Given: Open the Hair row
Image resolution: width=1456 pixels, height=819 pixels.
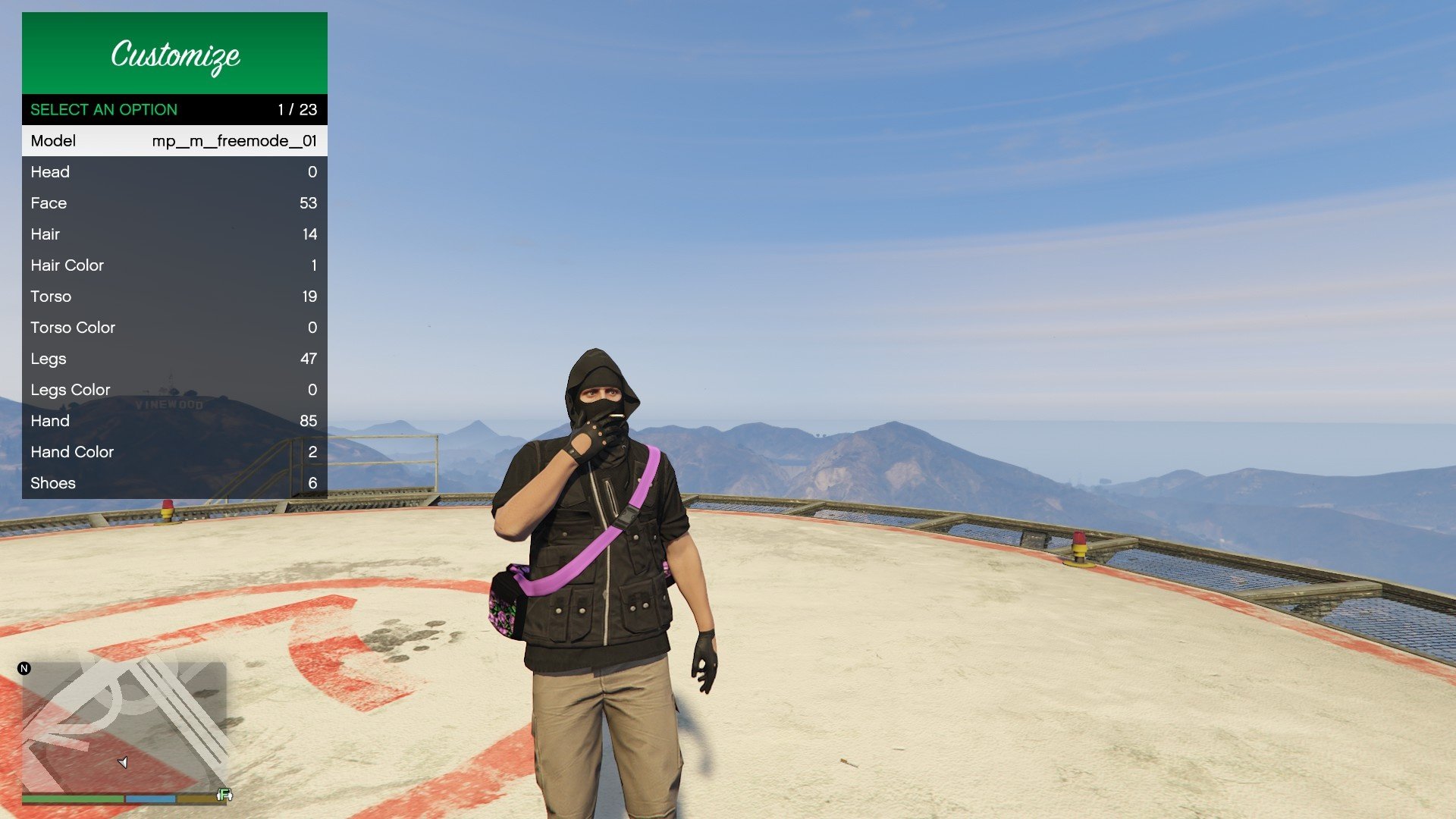Looking at the screenshot, I should click(x=174, y=234).
